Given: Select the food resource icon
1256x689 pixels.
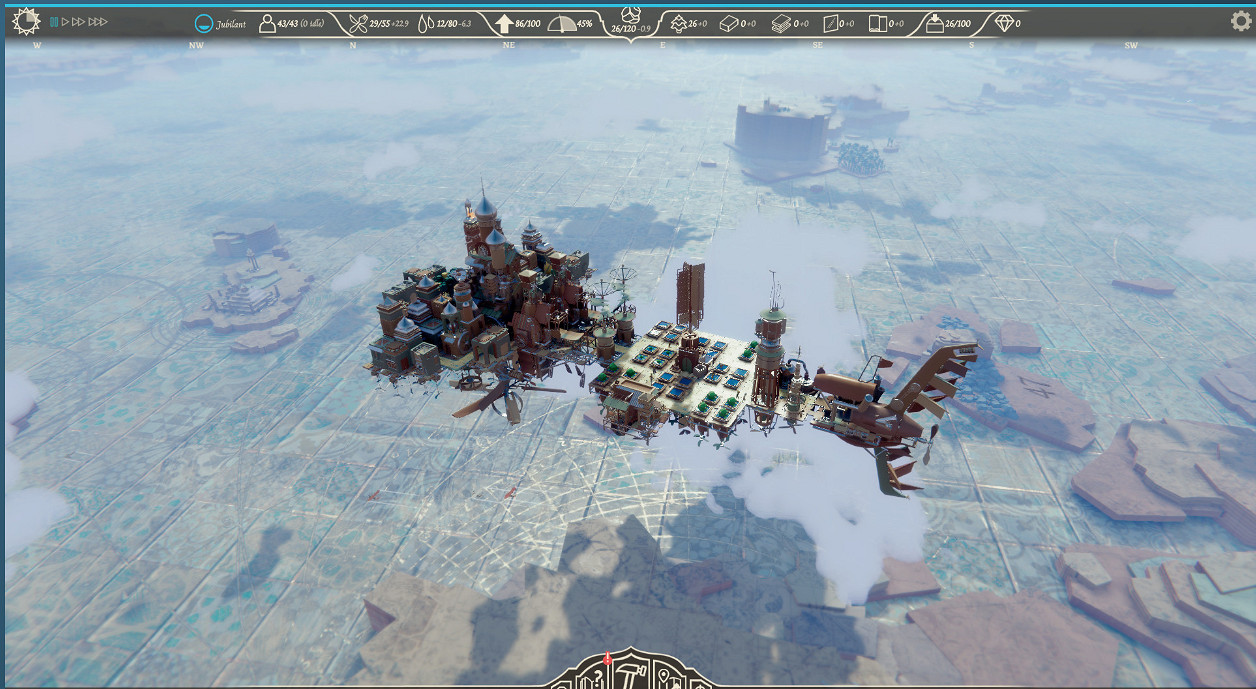Looking at the screenshot, I should (357, 23).
